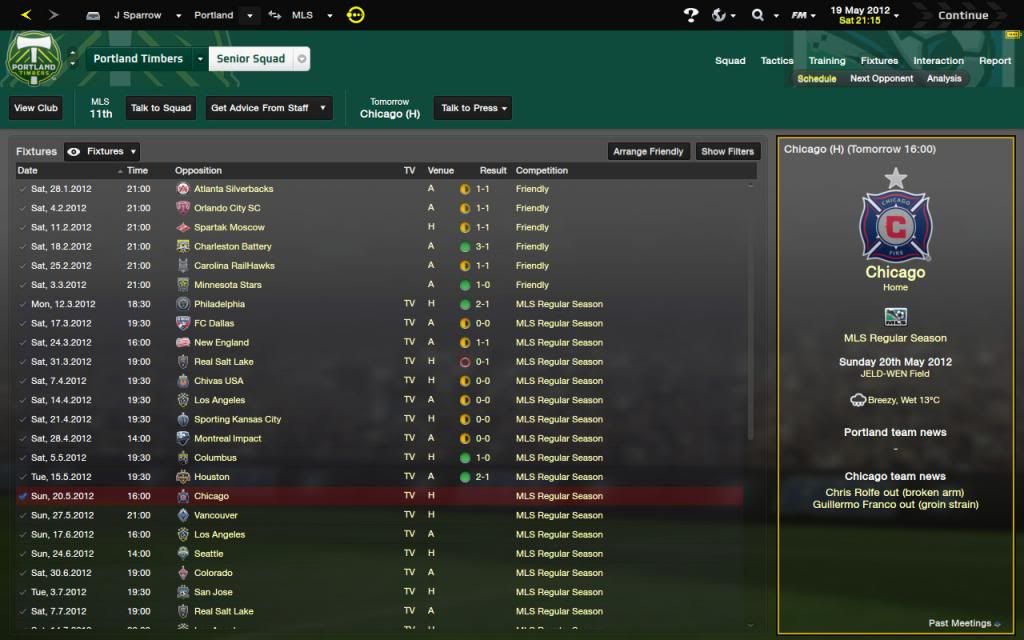Open the Vancouver fixture row
The image size is (1024, 640).
point(380,515)
